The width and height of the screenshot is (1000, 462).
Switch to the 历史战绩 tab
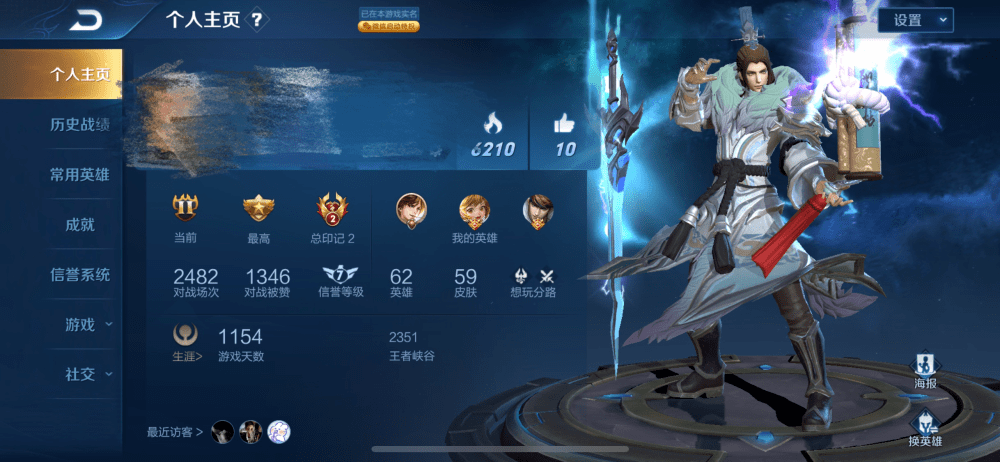[79, 125]
